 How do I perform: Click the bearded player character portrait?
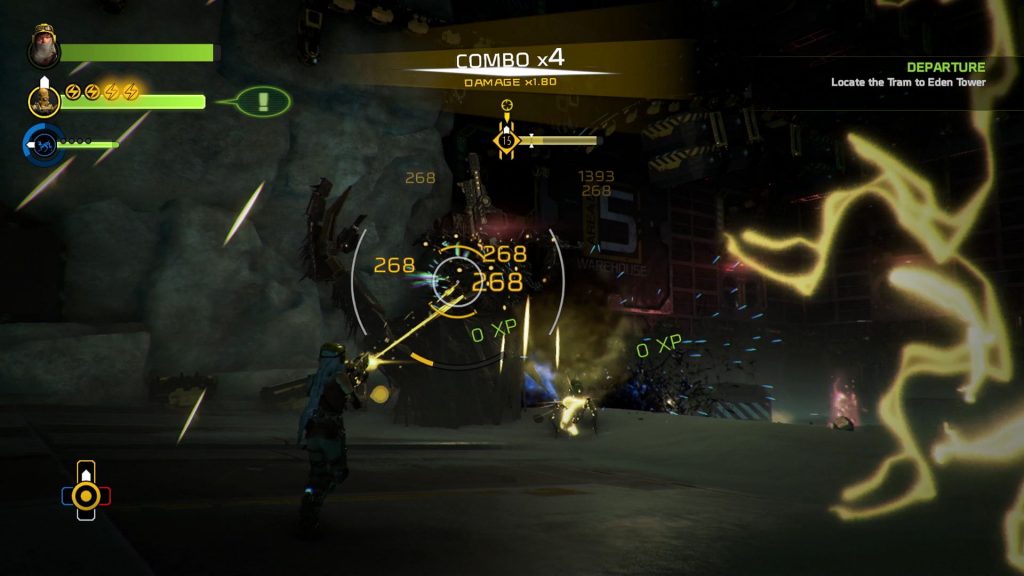coord(44,45)
